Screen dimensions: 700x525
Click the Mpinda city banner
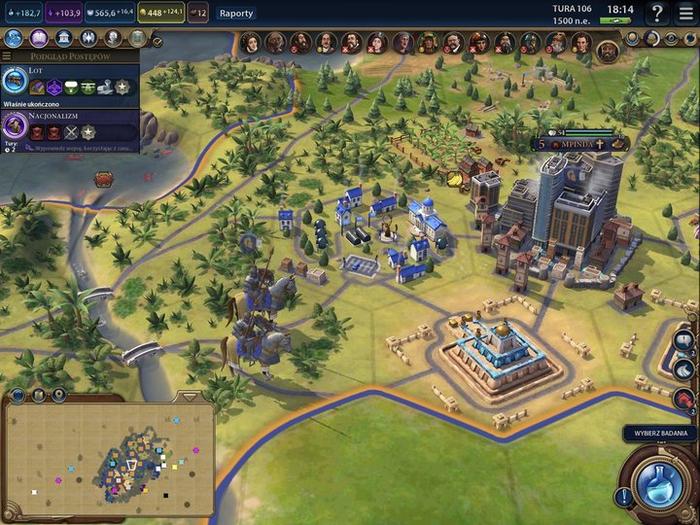click(x=578, y=144)
